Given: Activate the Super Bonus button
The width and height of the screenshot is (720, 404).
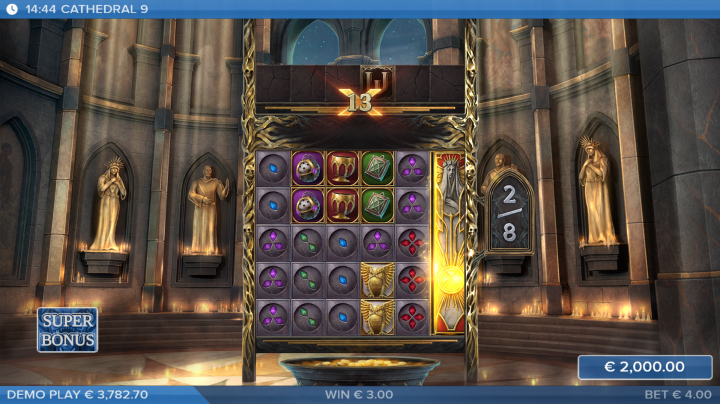Looking at the screenshot, I should (x=67, y=330).
